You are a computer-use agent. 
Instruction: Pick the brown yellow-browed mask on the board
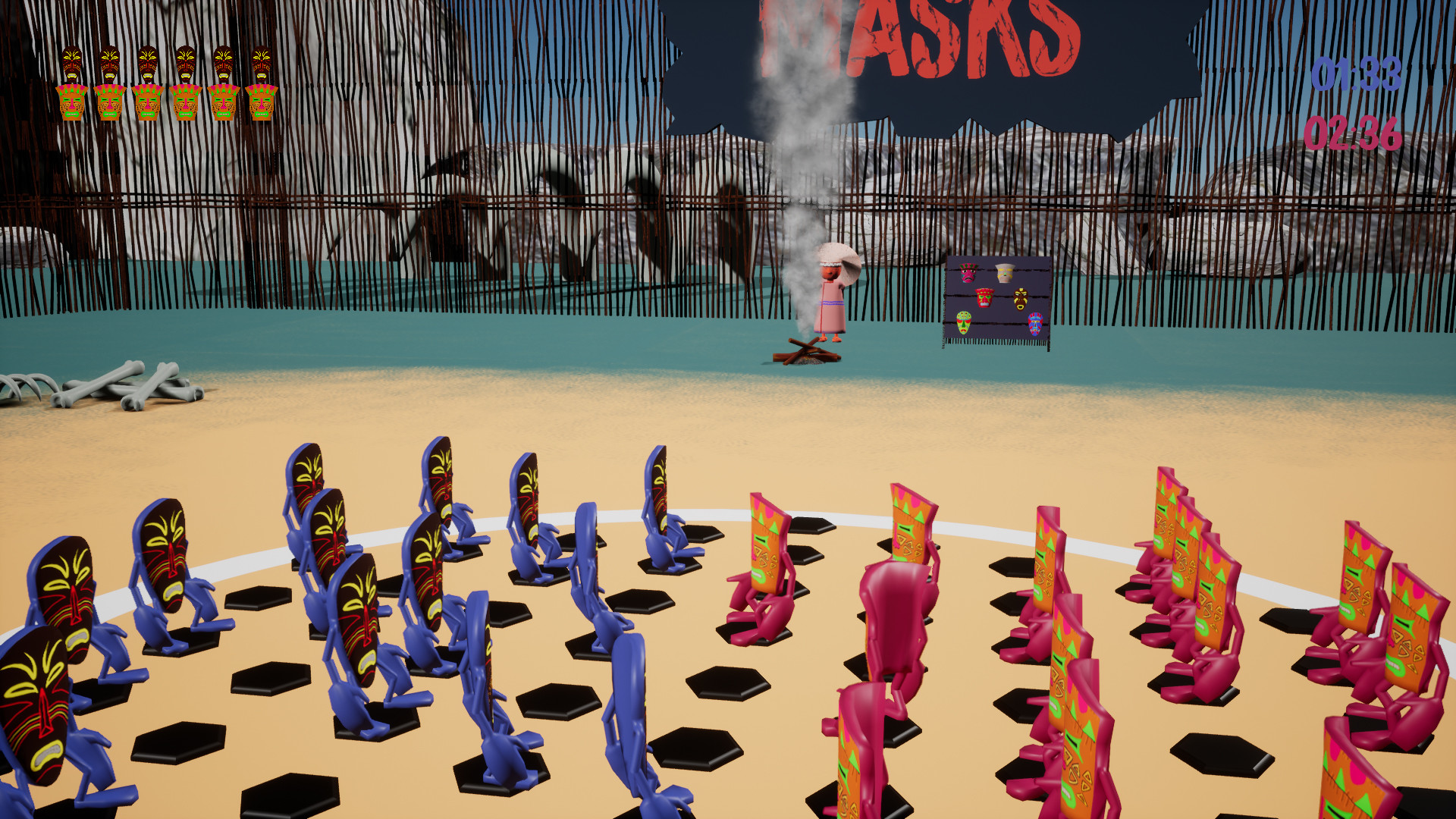[1020, 299]
